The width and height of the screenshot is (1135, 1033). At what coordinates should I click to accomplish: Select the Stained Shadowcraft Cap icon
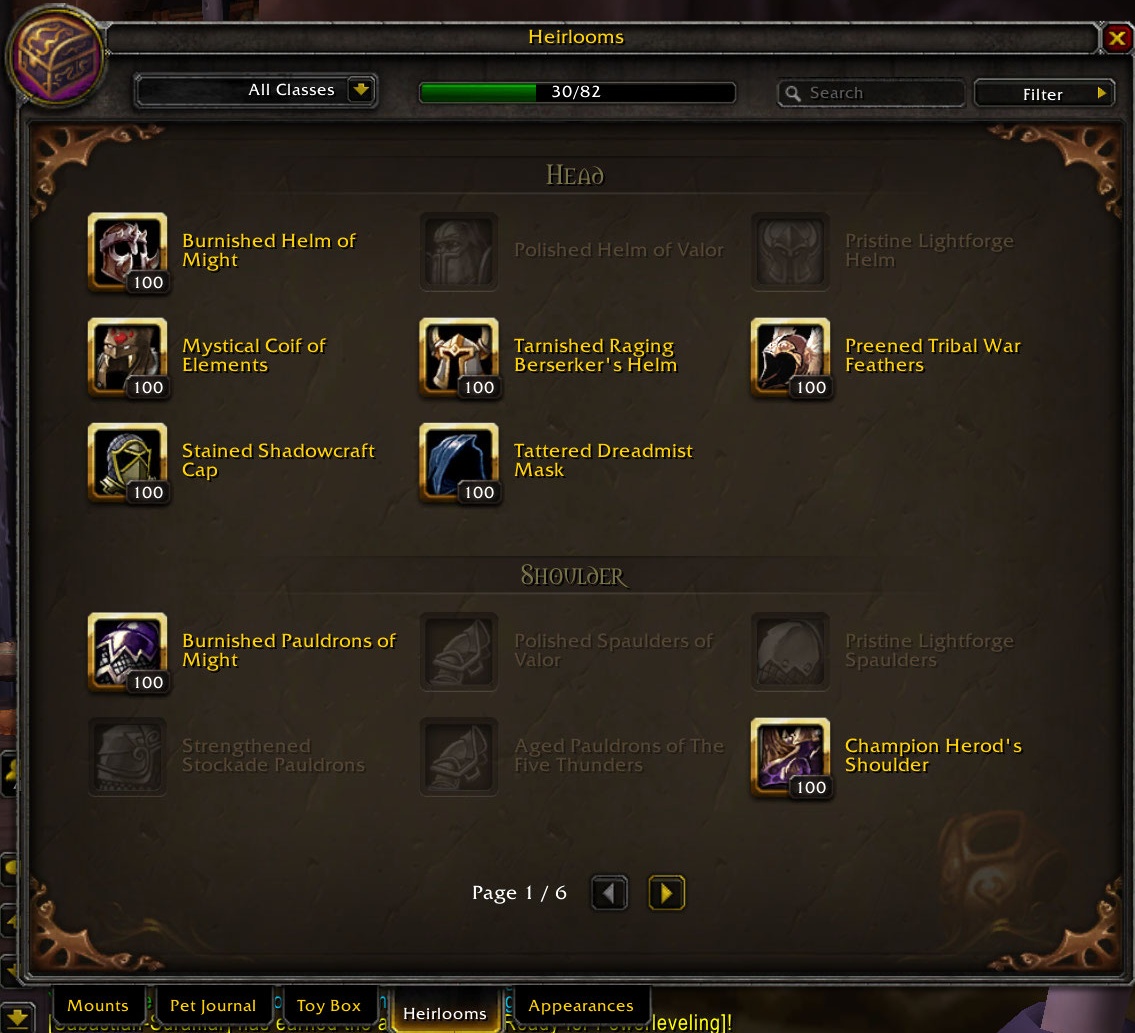[x=128, y=461]
